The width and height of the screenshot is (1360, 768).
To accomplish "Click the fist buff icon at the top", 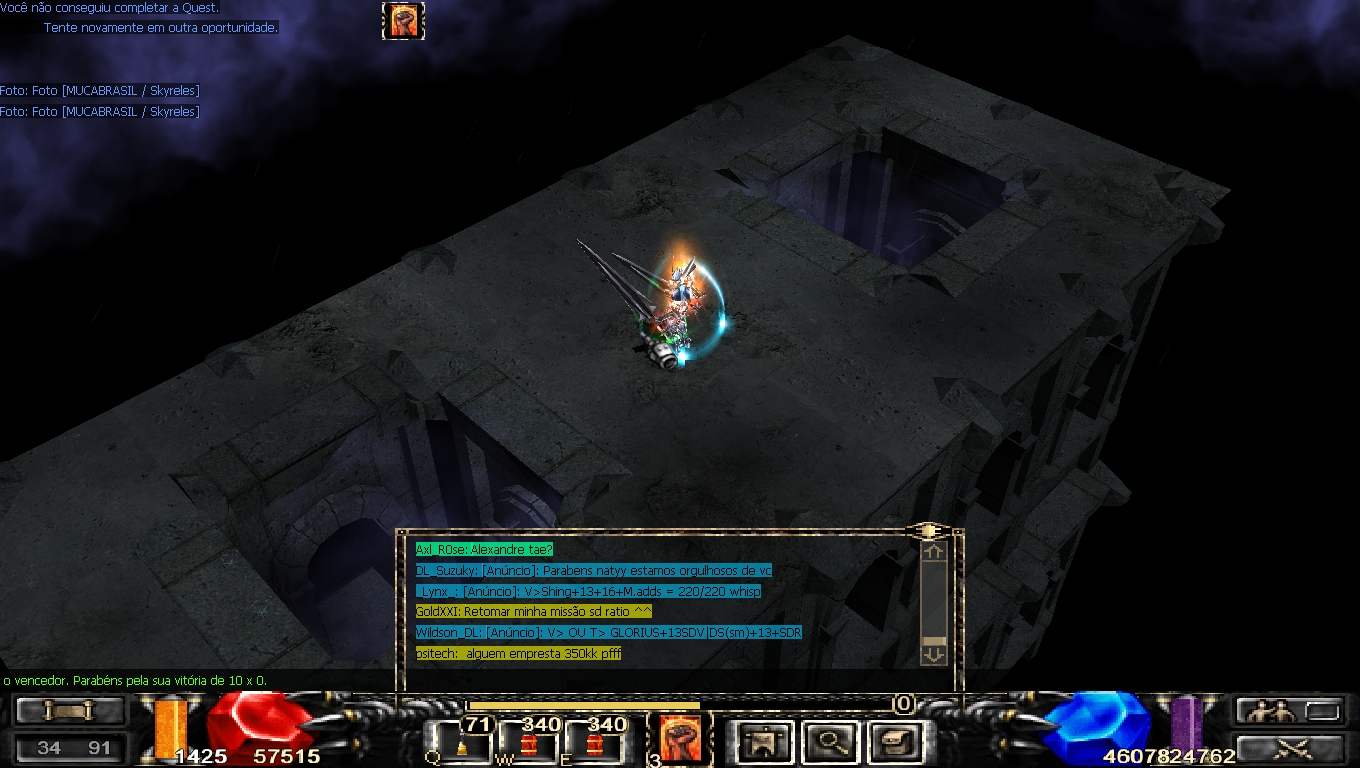I will (x=403, y=20).
